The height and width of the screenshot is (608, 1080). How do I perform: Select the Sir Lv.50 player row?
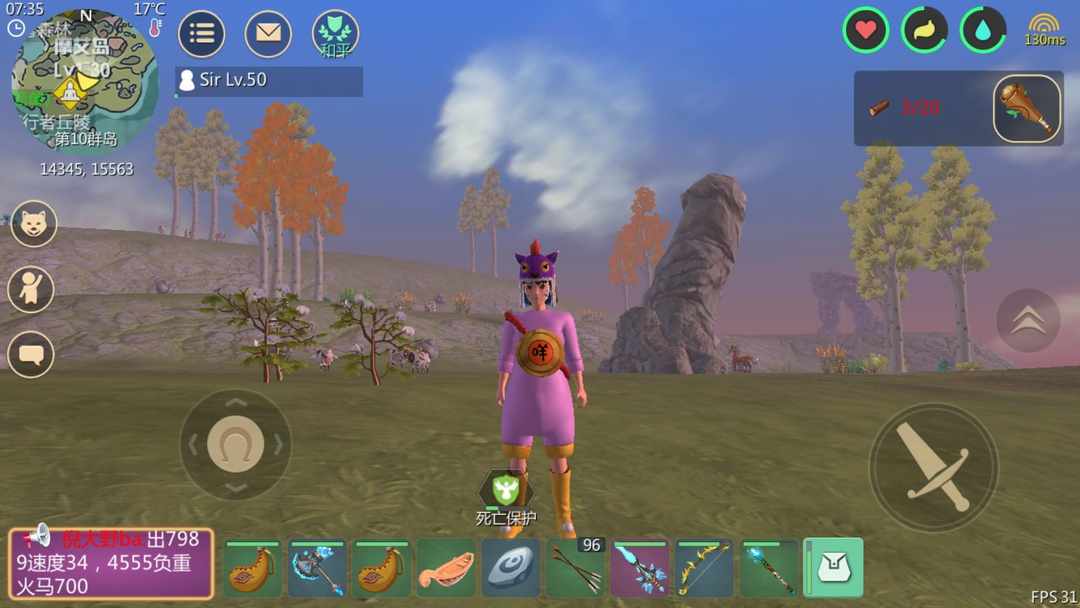click(x=268, y=80)
